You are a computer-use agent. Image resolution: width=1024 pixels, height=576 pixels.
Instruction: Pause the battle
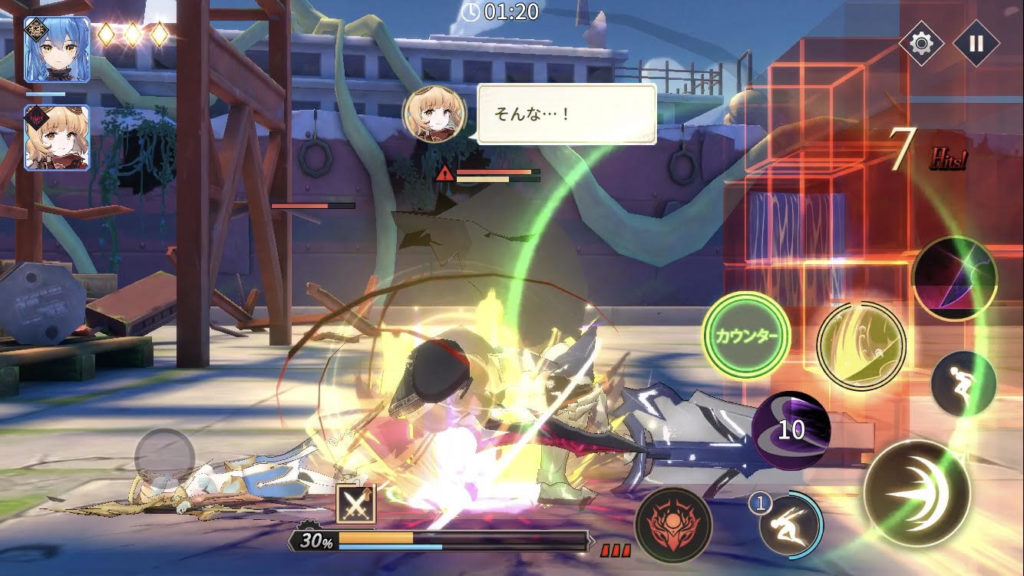pyautogui.click(x=975, y=43)
